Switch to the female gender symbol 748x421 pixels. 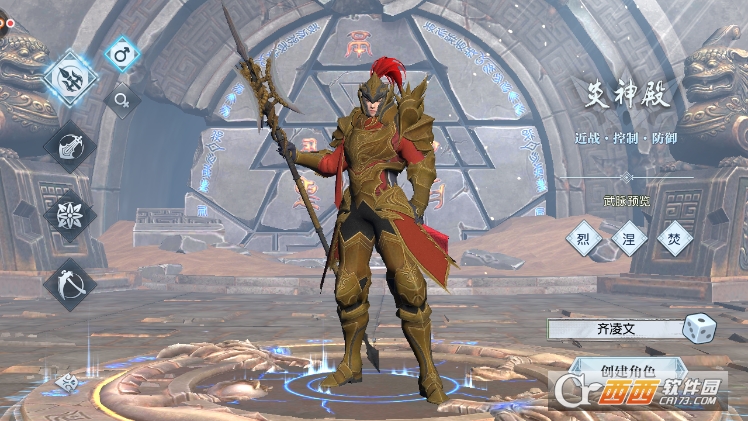(122, 99)
